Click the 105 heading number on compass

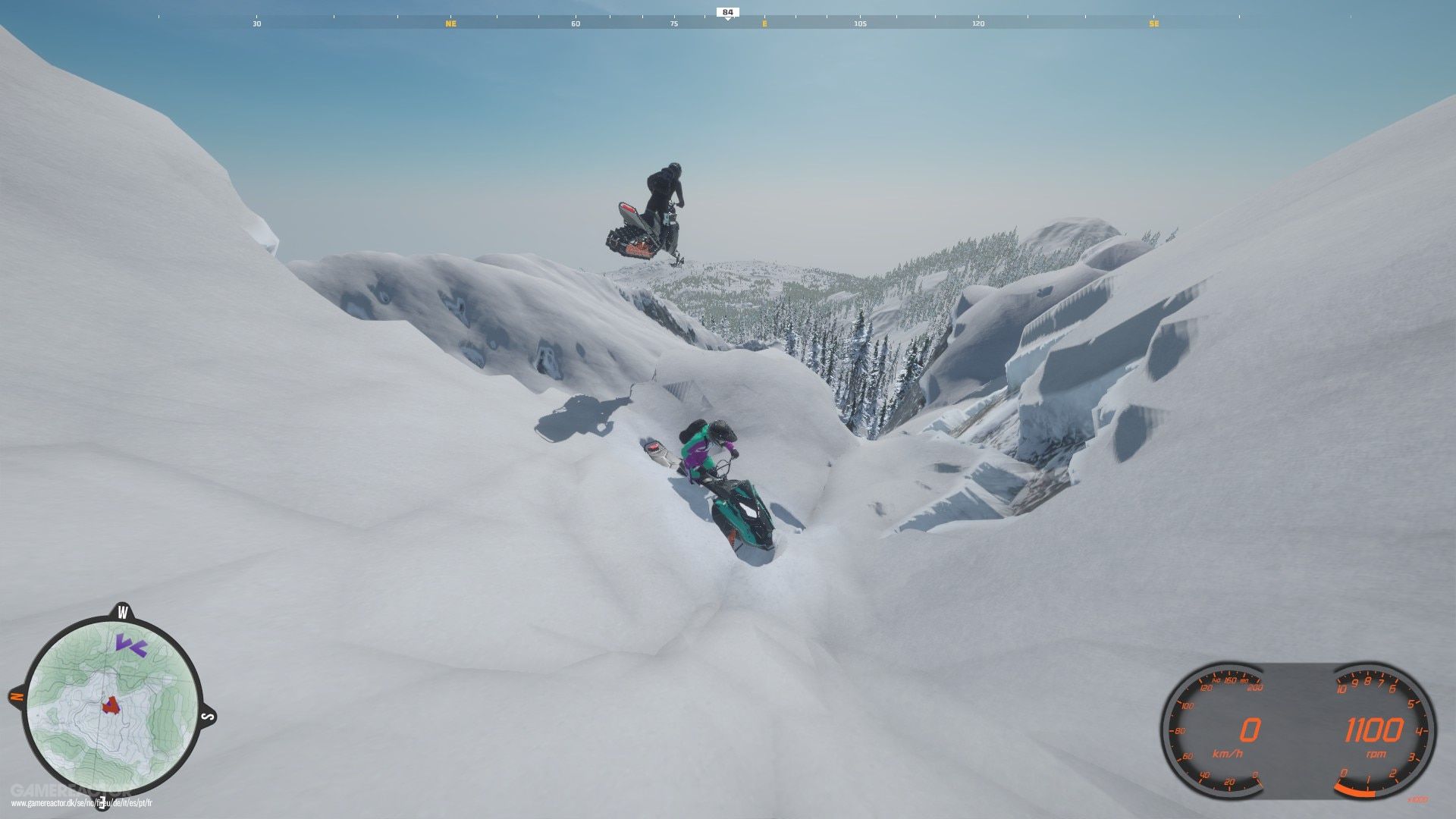point(861,24)
